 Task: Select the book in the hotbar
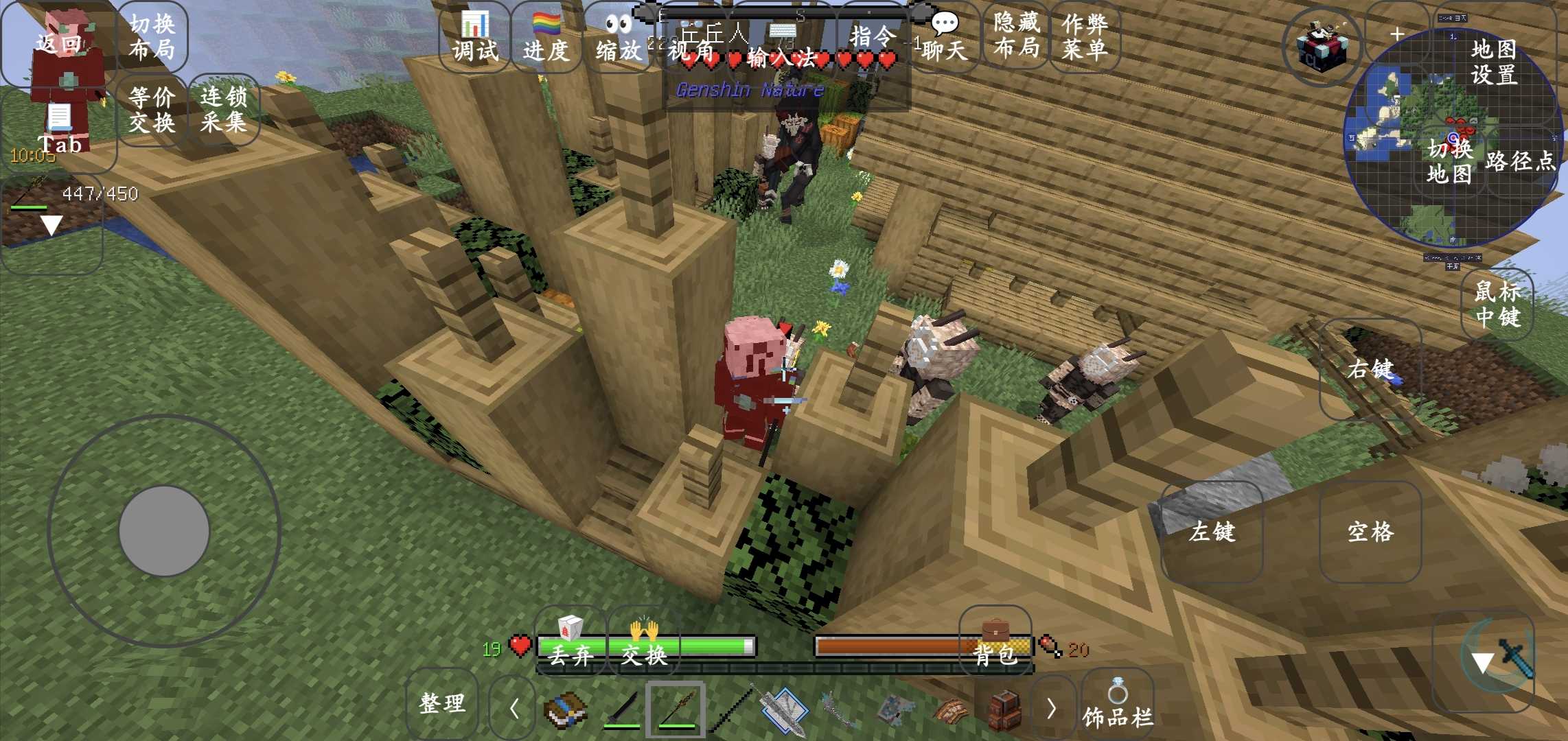tap(564, 709)
